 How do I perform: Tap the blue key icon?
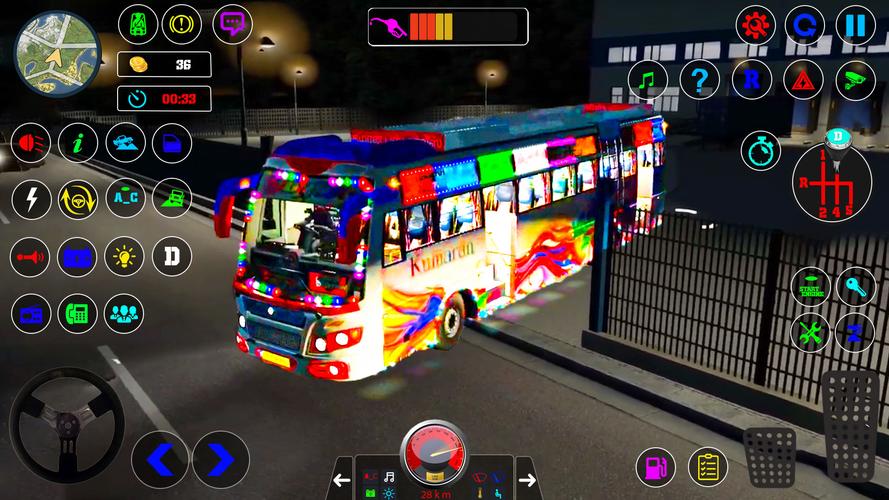(856, 287)
